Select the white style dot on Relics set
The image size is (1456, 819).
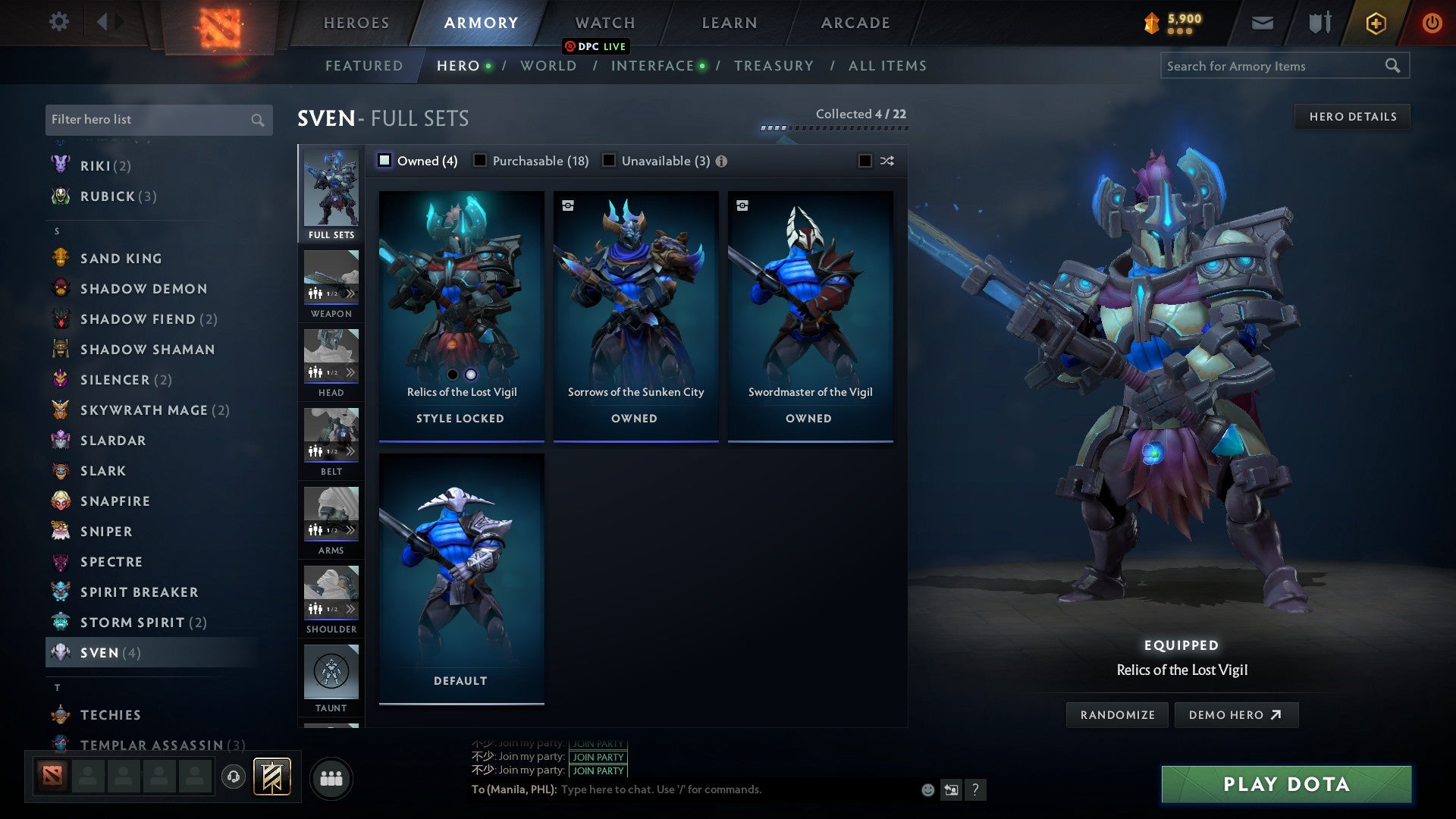pos(469,373)
